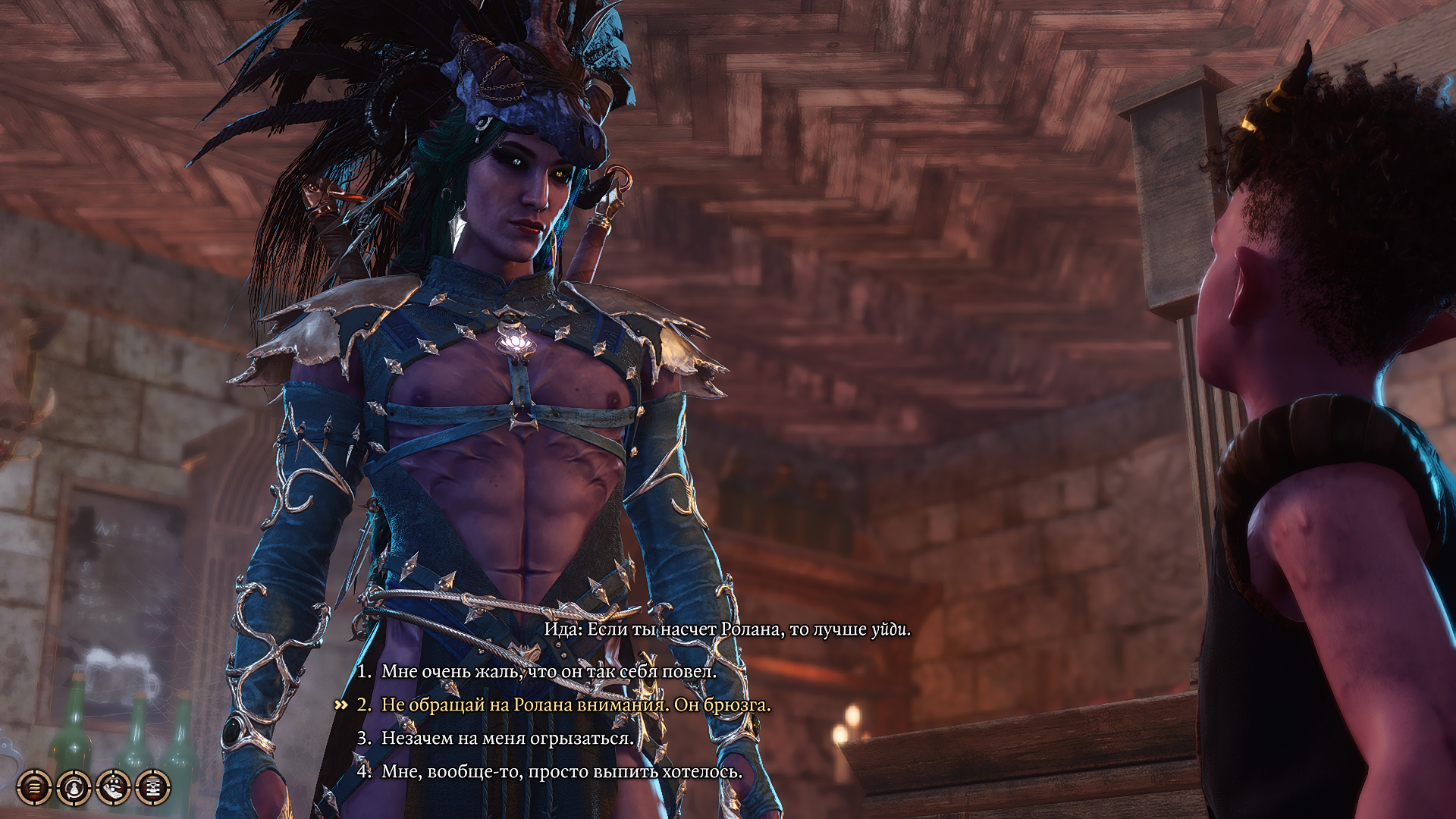Screen dimensions: 1456x819
Task: Click the character switch icon with circling arrows
Action: (x=74, y=789)
